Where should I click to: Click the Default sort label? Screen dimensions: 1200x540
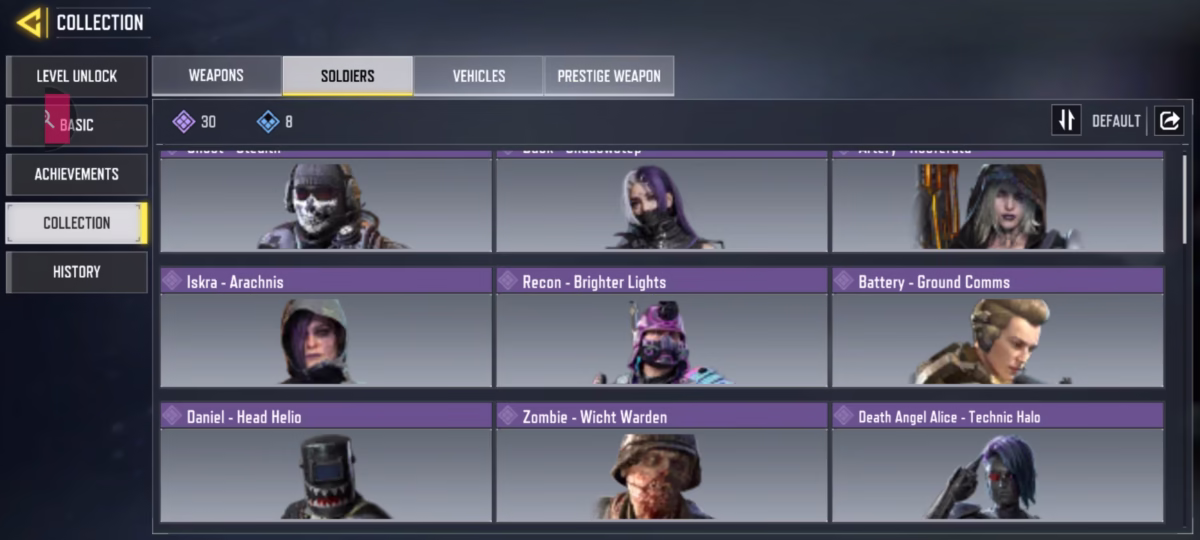[1116, 121]
